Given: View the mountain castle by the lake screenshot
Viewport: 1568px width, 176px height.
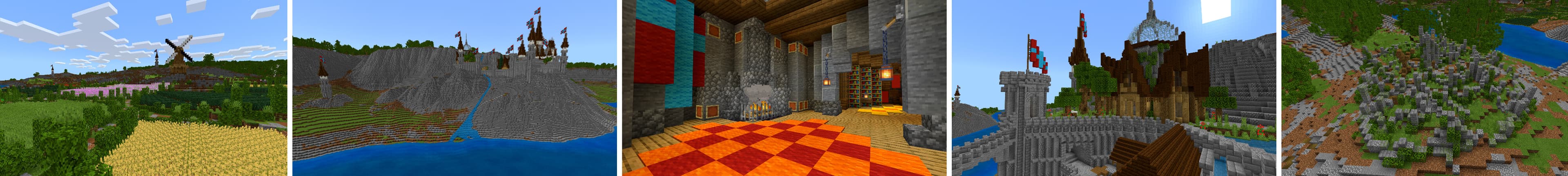Looking at the screenshot, I should [455, 88].
